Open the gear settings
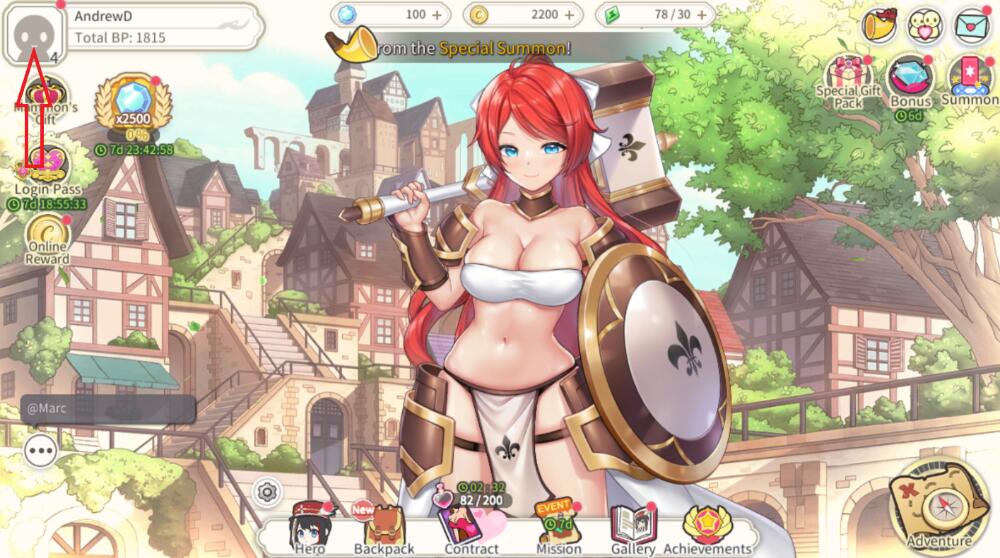The height and width of the screenshot is (558, 1000). point(266,491)
